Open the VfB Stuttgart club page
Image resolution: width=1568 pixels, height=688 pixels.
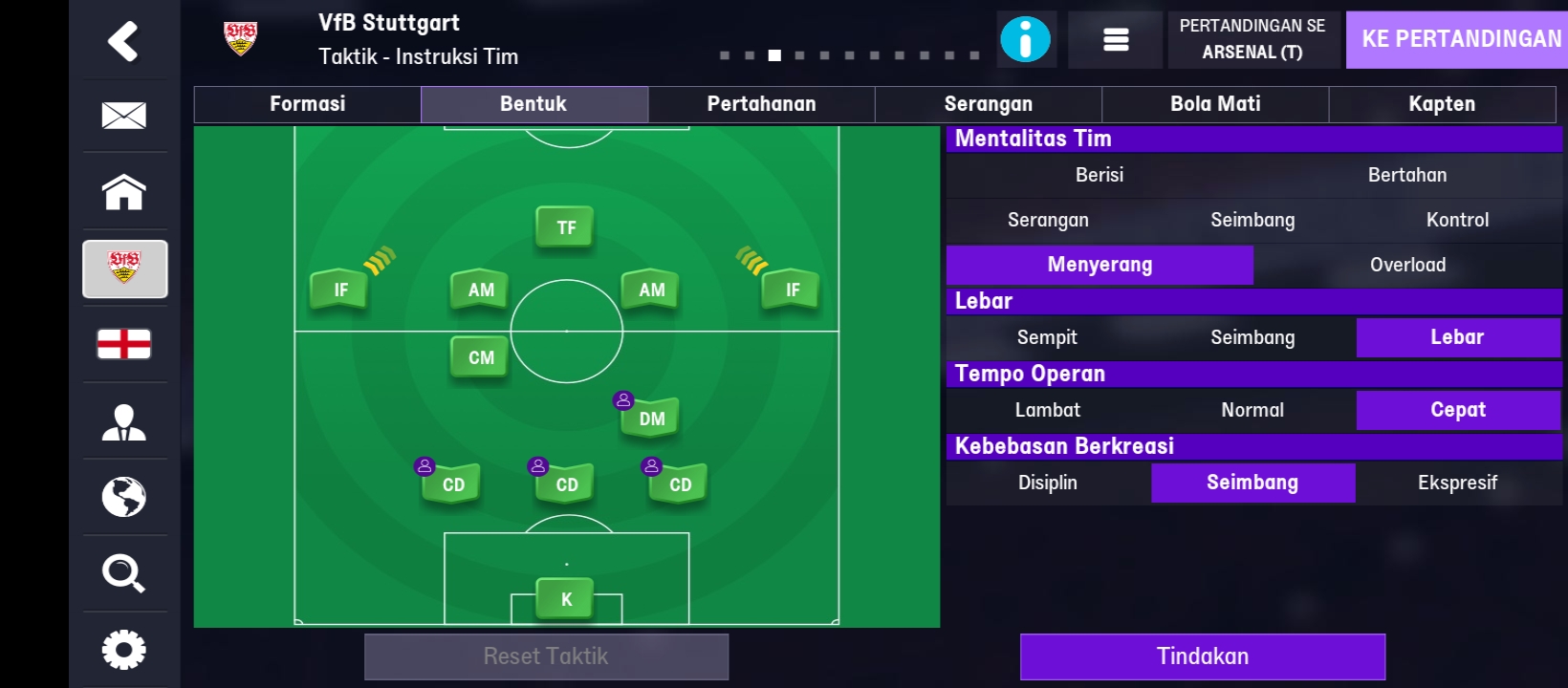[x=123, y=269]
